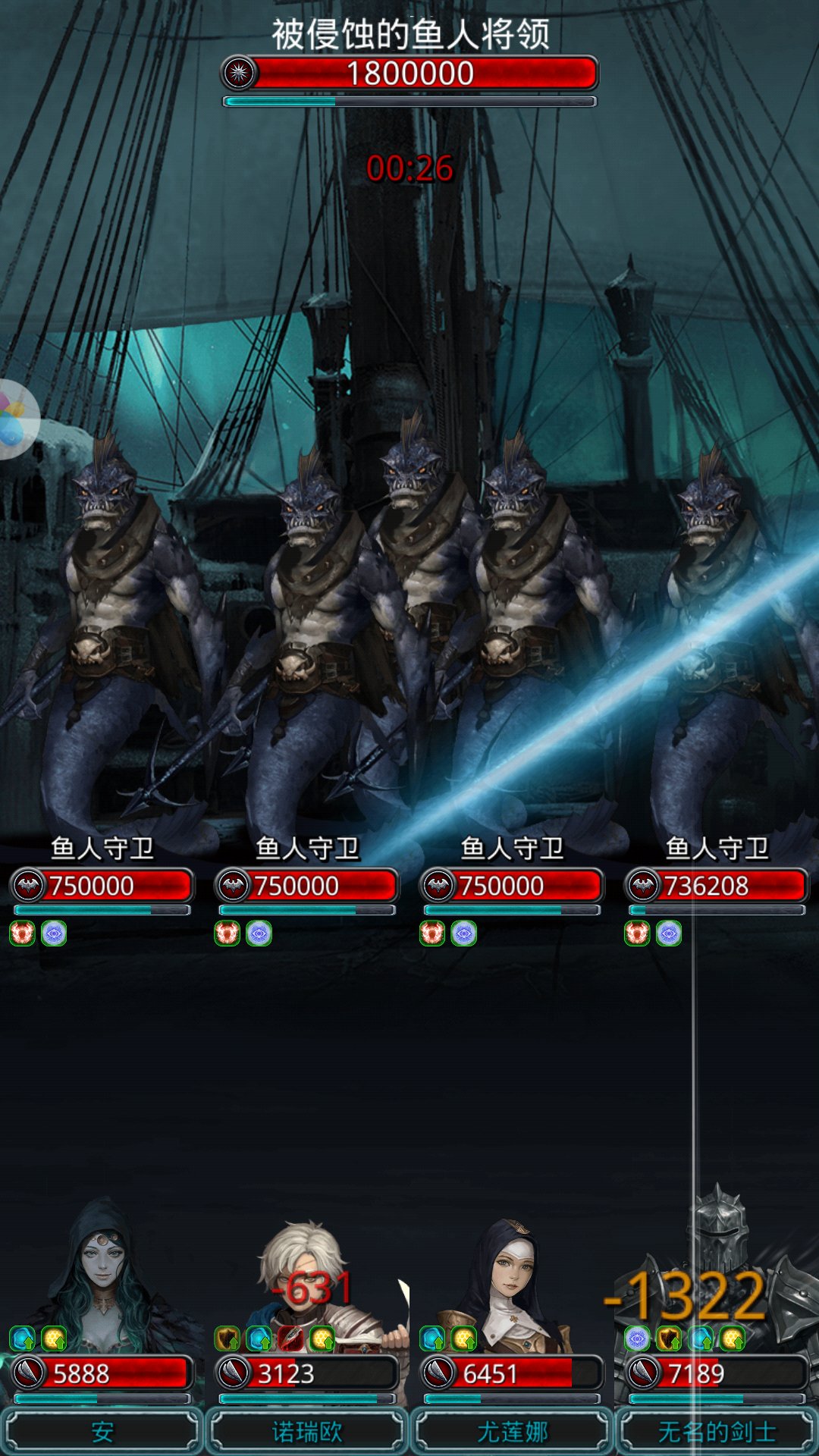
Task: Choose the hero 诺瑞欧 name button
Action: click(x=307, y=1431)
